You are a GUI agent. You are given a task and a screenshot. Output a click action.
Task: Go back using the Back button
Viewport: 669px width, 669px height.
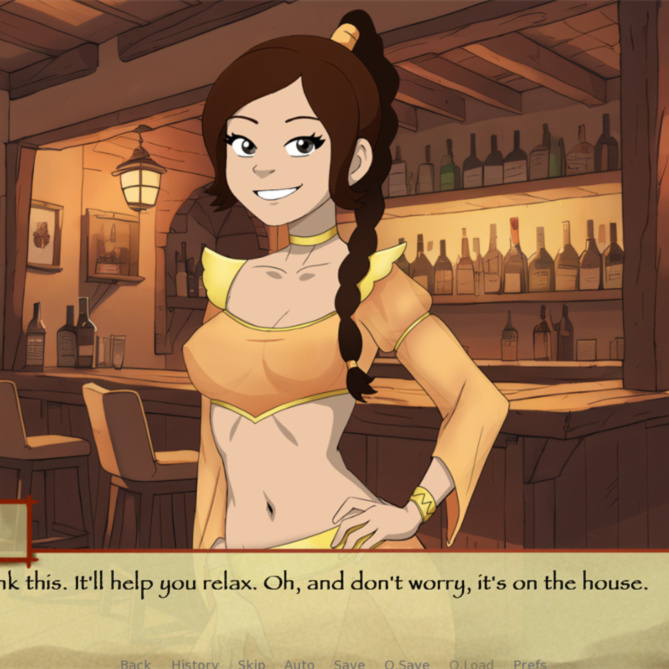tap(135, 663)
